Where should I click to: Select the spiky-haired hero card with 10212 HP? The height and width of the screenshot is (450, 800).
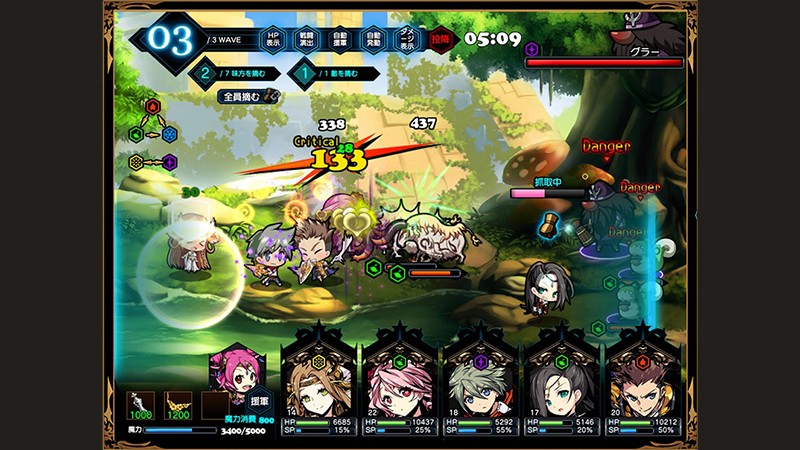[x=643, y=380]
